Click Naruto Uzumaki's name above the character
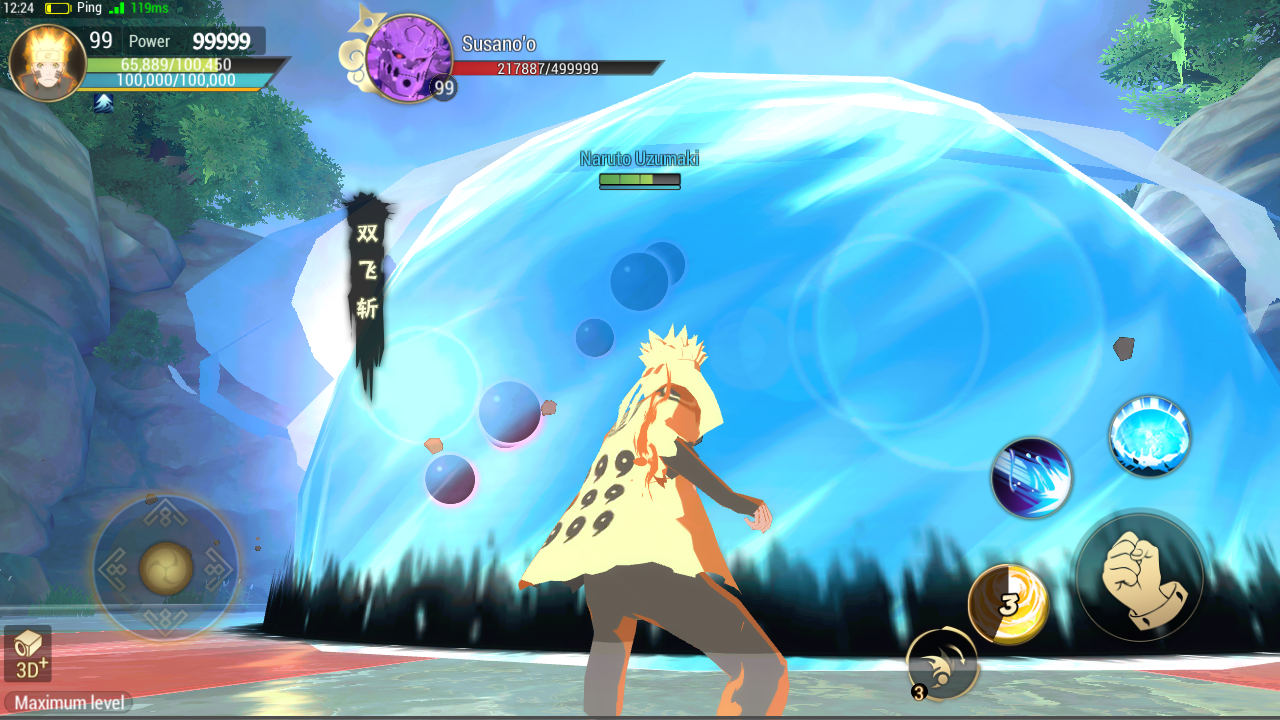Viewport: 1280px width, 720px height. [x=640, y=158]
